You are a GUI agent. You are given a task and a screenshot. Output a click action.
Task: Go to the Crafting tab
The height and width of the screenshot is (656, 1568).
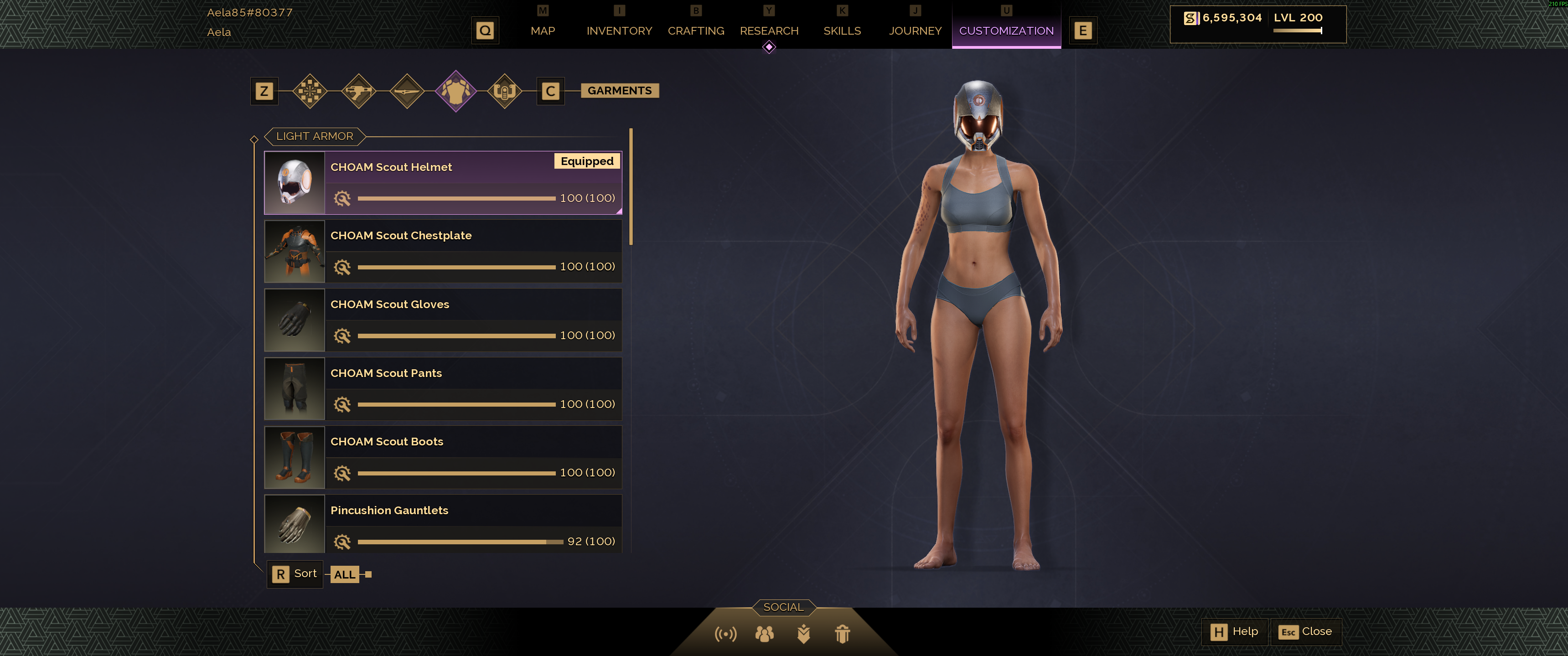(x=696, y=31)
